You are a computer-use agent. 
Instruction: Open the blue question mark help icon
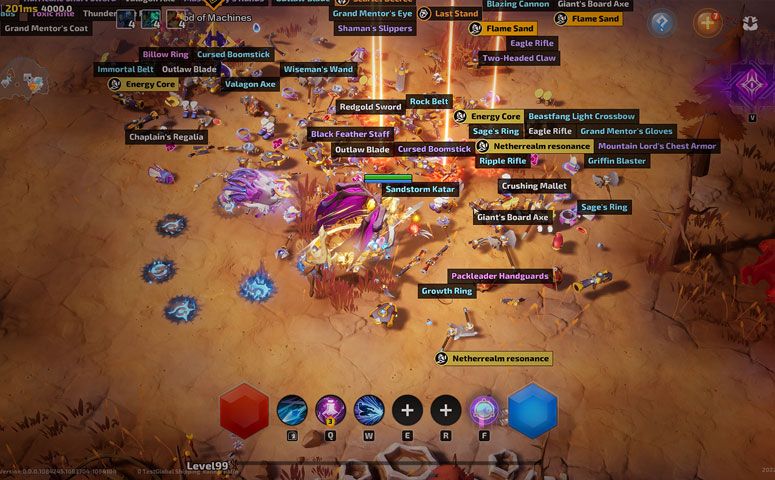click(660, 22)
